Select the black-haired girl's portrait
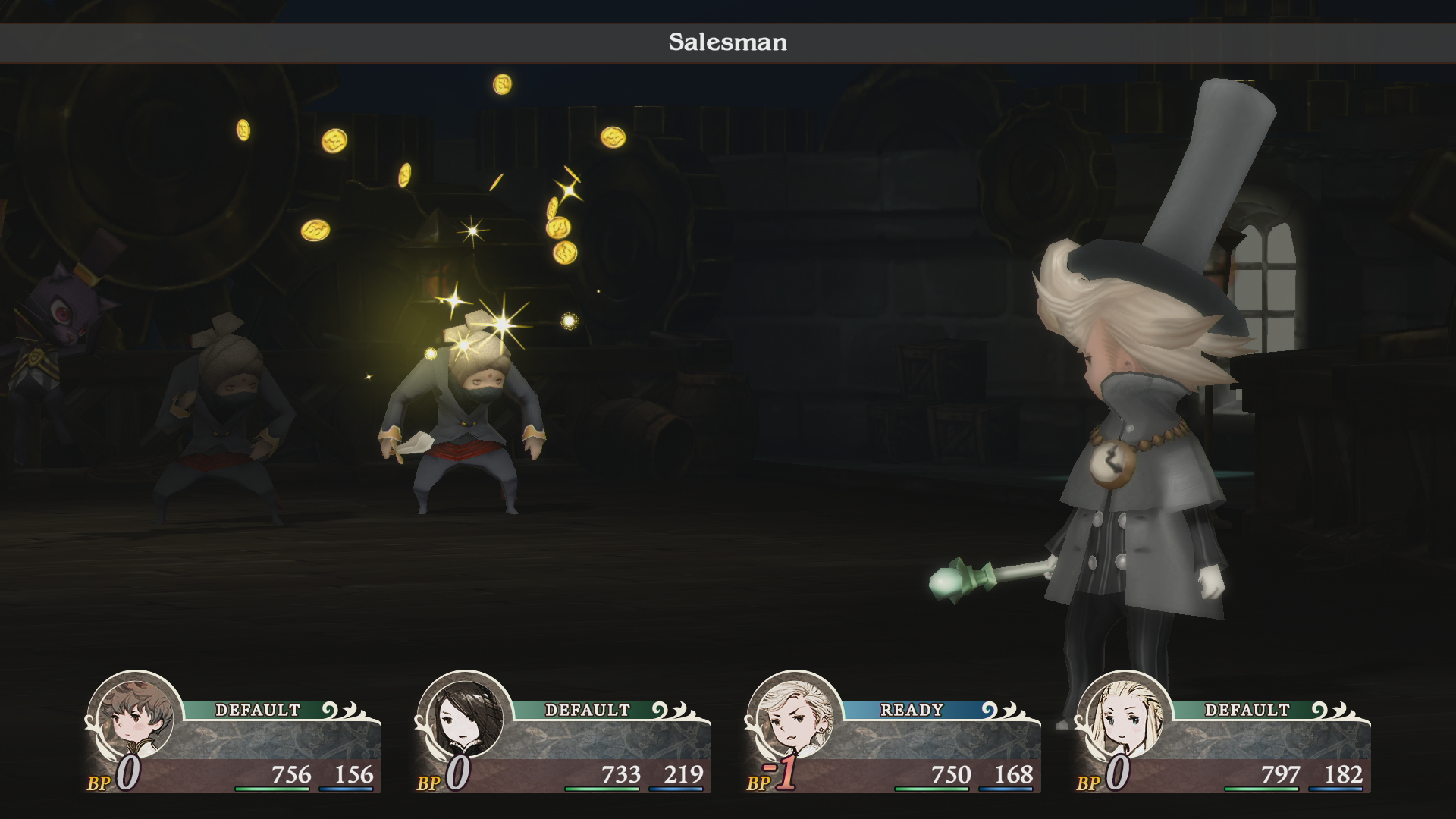This screenshot has width=1456, height=819. (465, 717)
